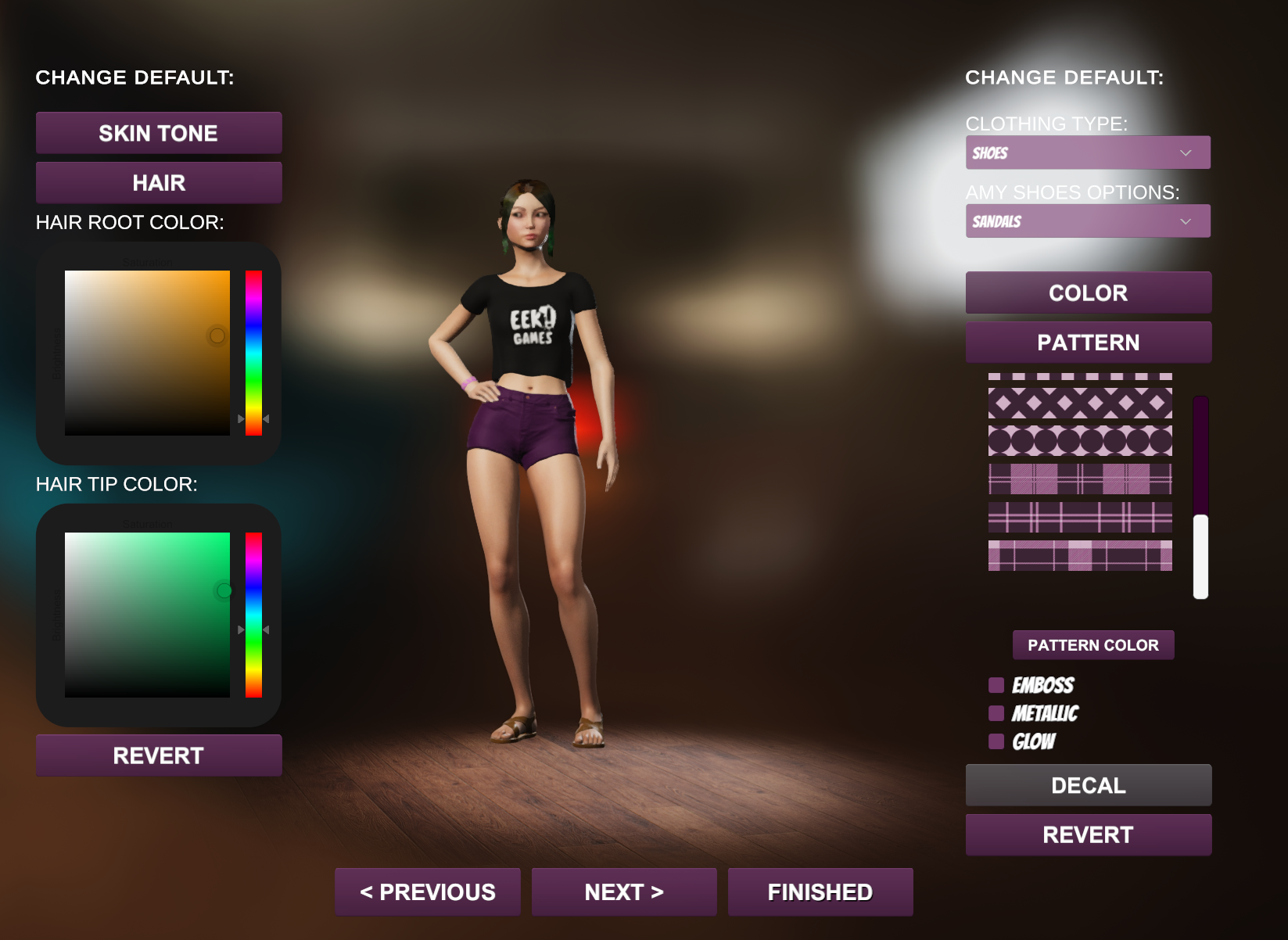Enable the Metallic checkbox

coord(996,713)
